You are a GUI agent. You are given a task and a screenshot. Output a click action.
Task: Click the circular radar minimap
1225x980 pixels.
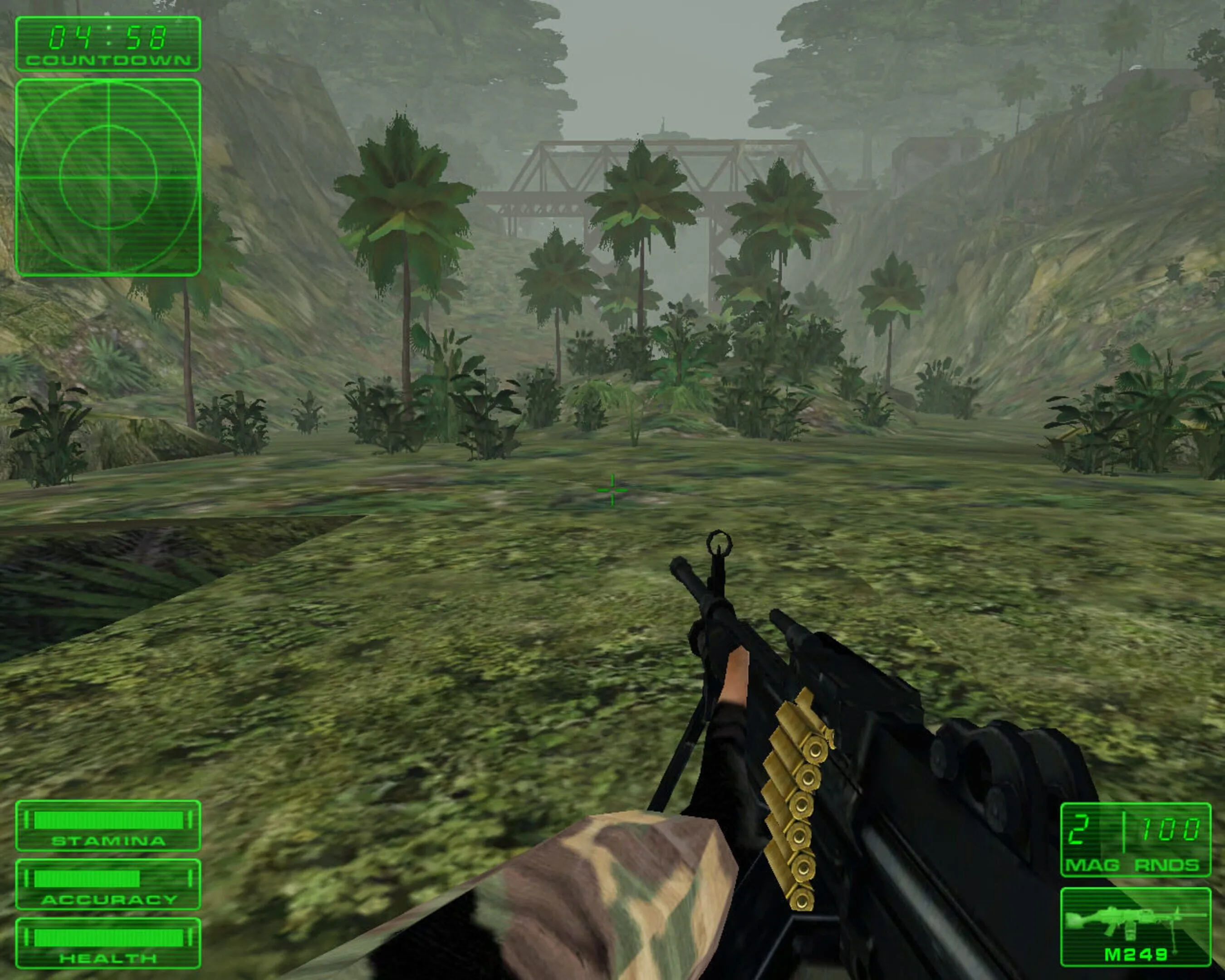coord(108,177)
